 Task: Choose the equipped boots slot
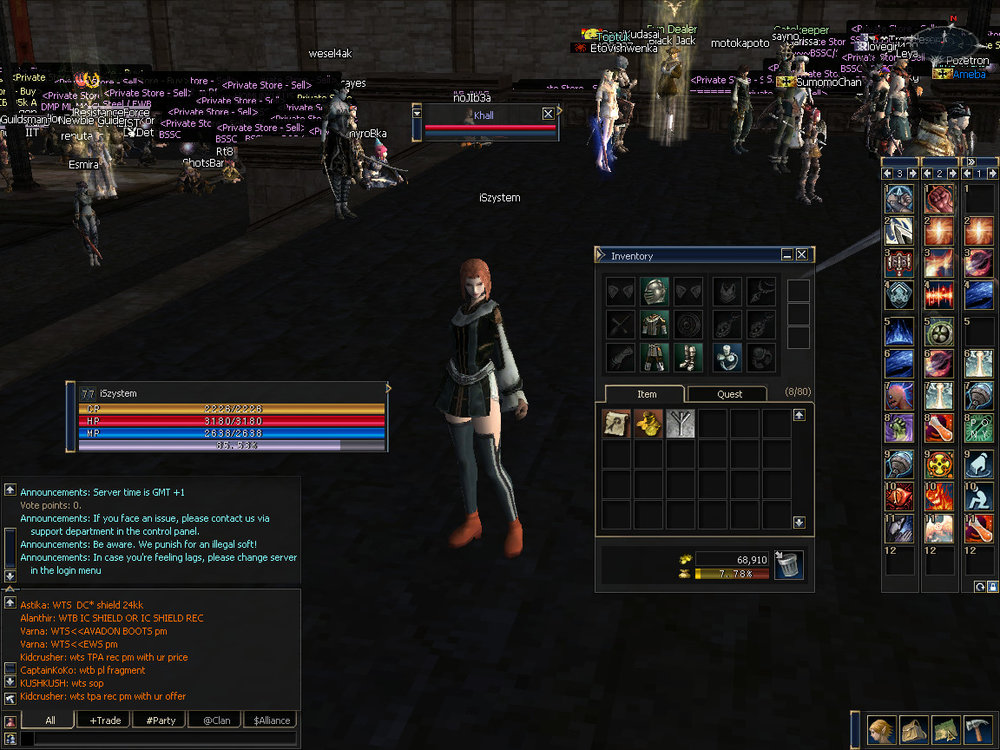[688, 357]
